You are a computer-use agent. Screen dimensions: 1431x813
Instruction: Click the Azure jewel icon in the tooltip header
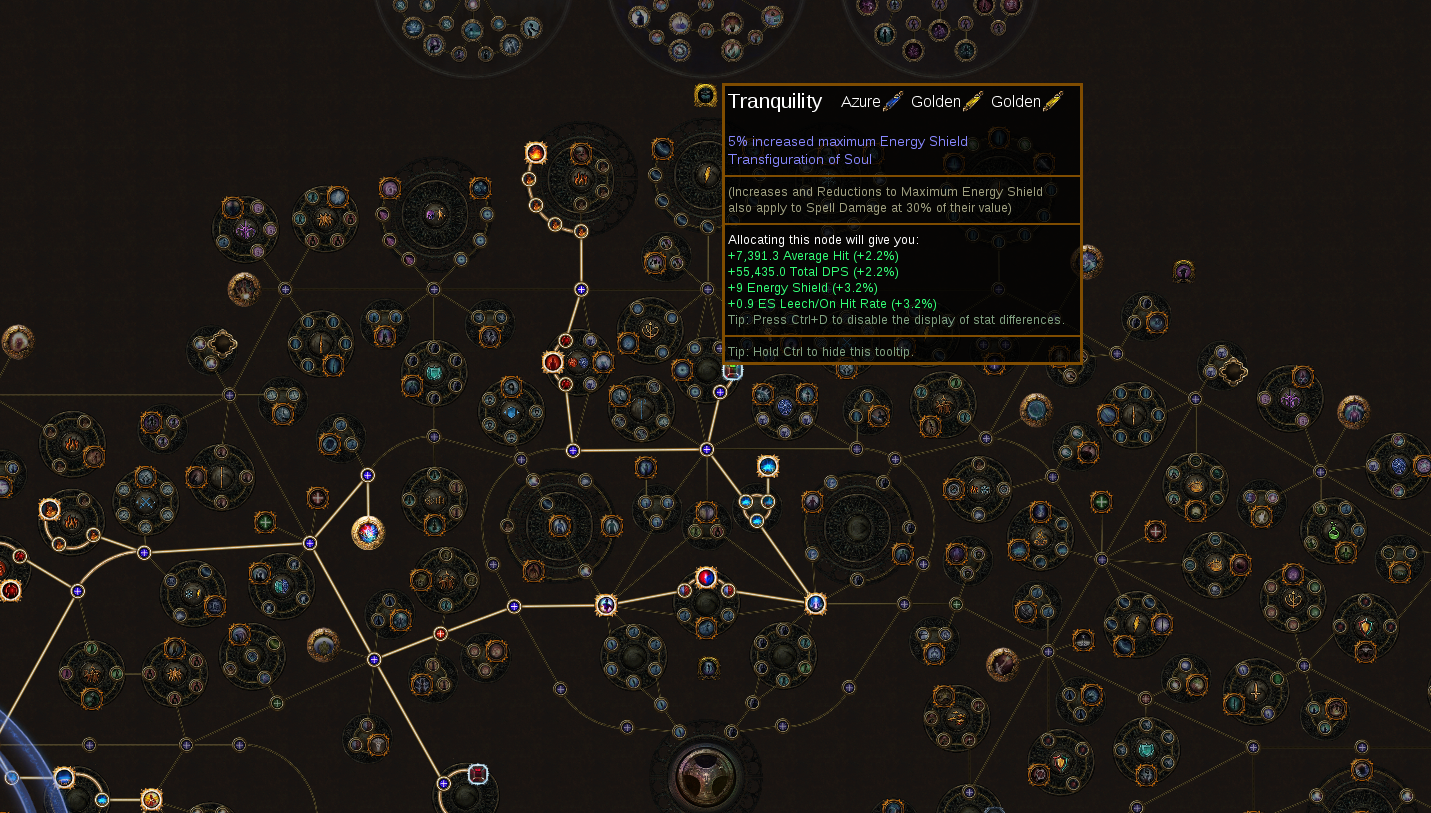coord(891,102)
